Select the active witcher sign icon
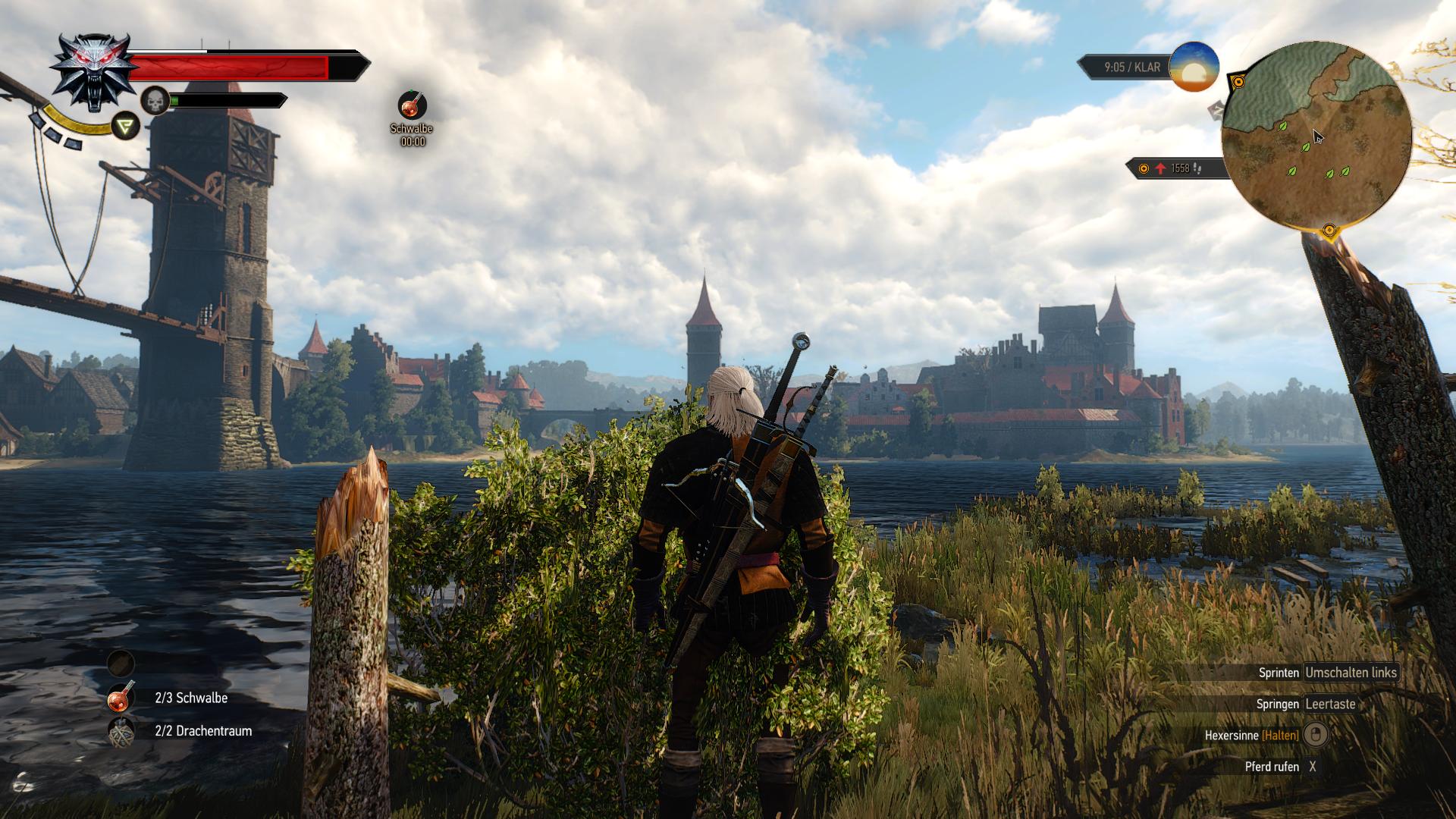 click(x=126, y=126)
